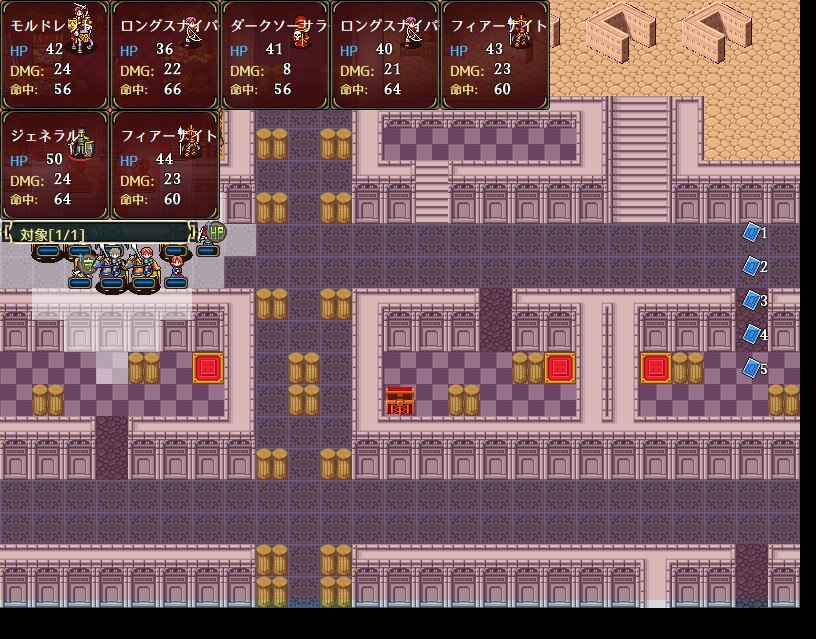Viewport: 816px width, 639px height.
Task: Use the blue card numbered 5
Action: 752,368
